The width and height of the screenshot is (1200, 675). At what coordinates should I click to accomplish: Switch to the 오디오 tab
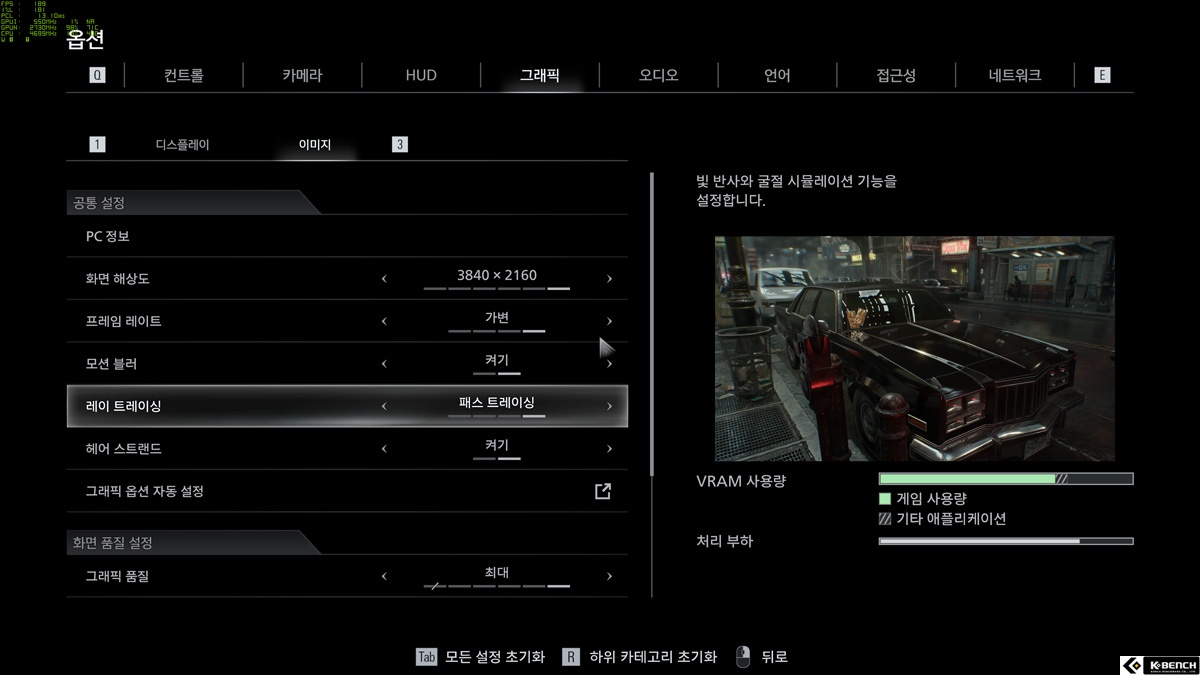(x=658, y=75)
